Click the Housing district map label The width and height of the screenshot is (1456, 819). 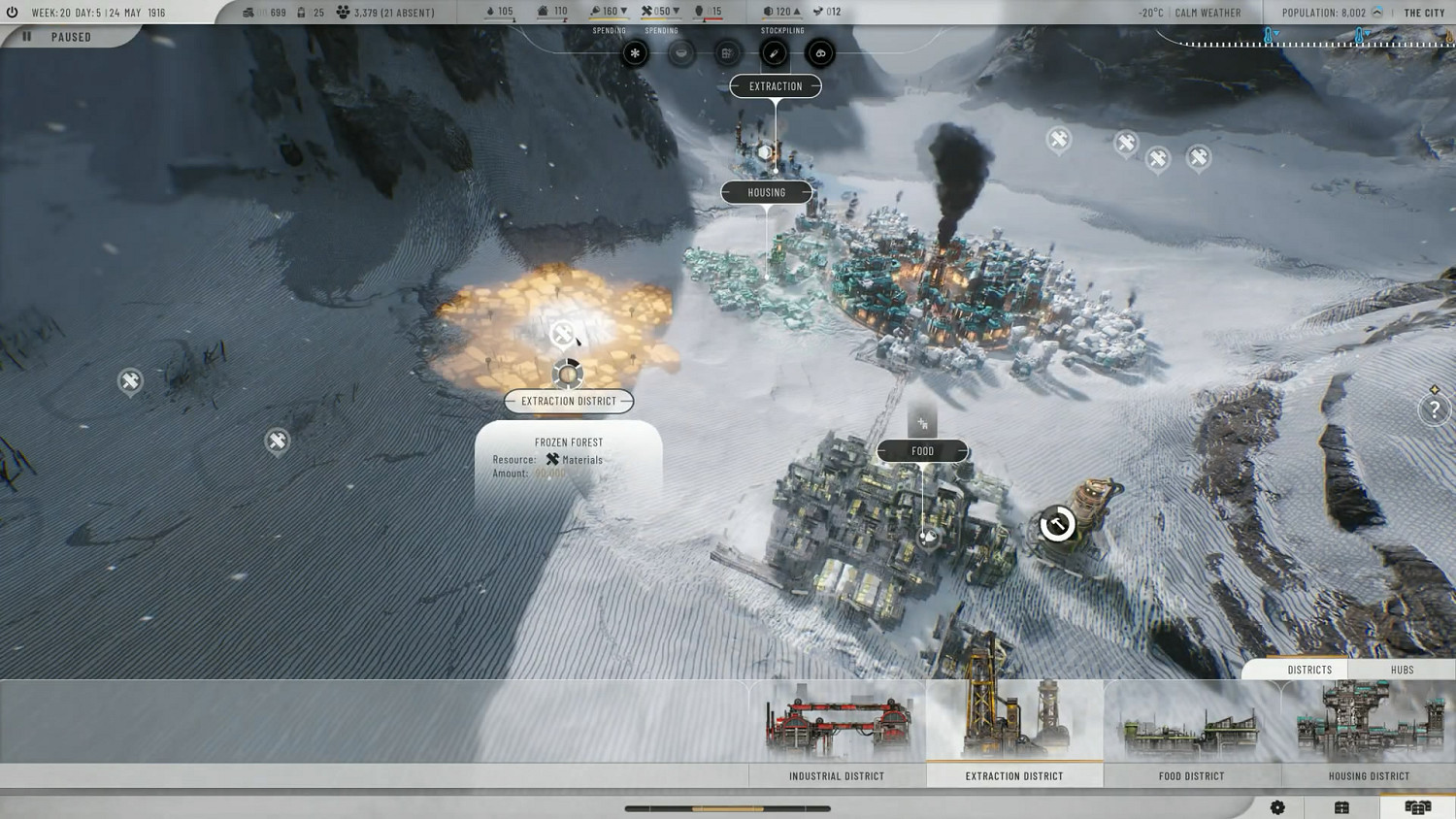click(766, 193)
